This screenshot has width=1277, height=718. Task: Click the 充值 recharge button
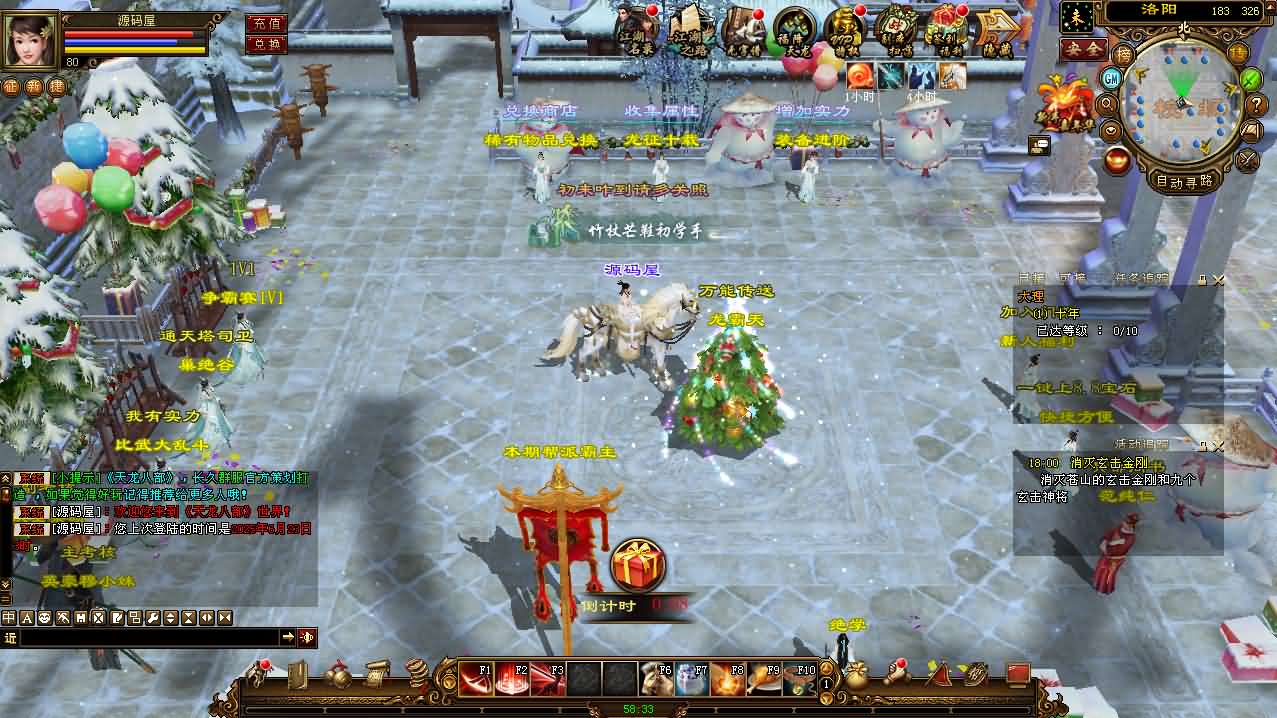point(266,23)
